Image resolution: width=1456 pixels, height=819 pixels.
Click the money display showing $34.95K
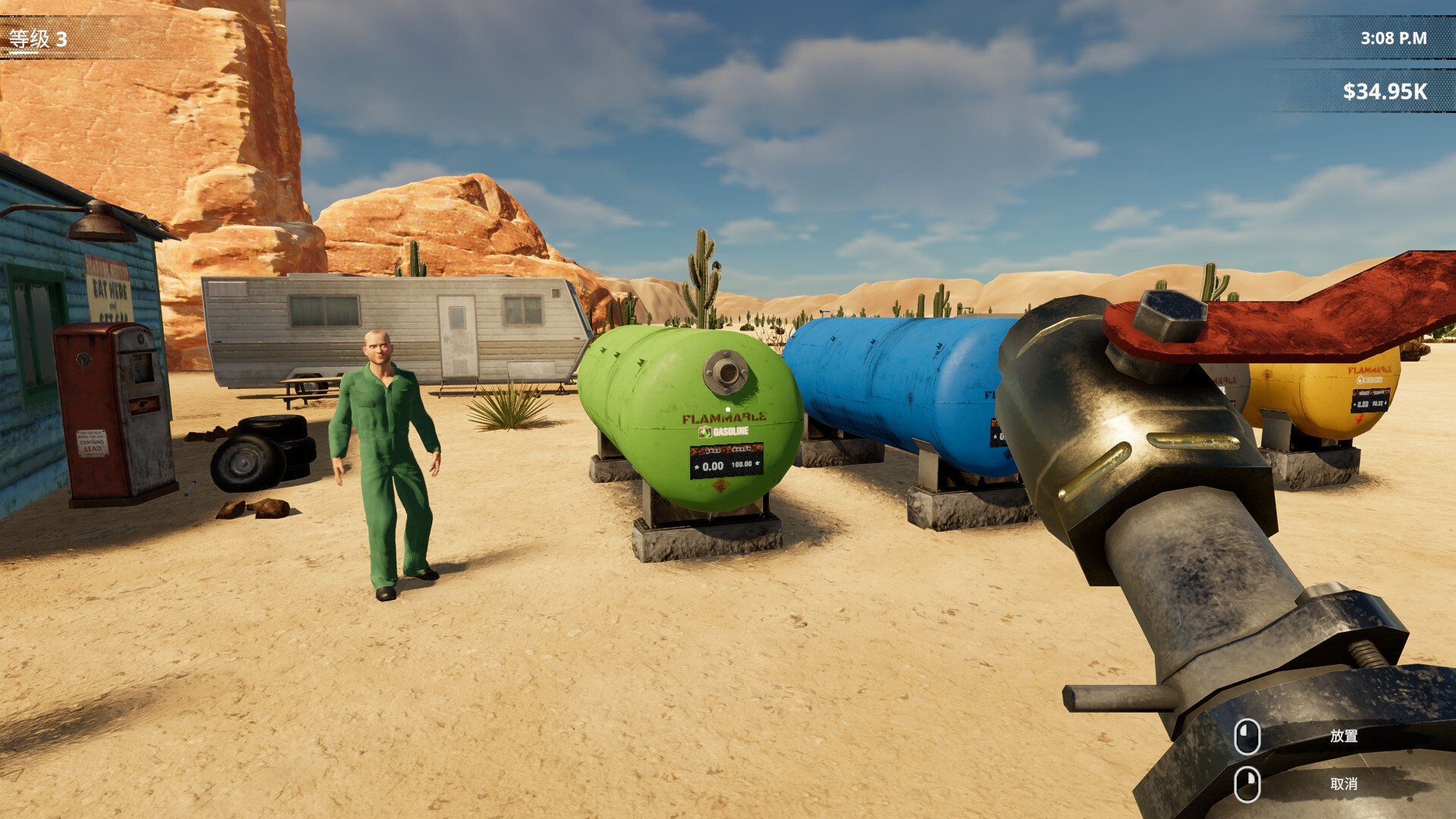pos(1385,92)
